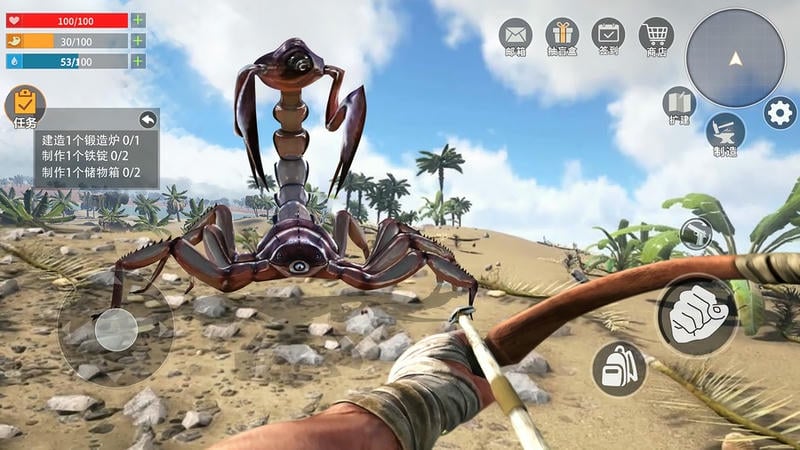Collapse the quest tracker with the arrow

[148, 120]
